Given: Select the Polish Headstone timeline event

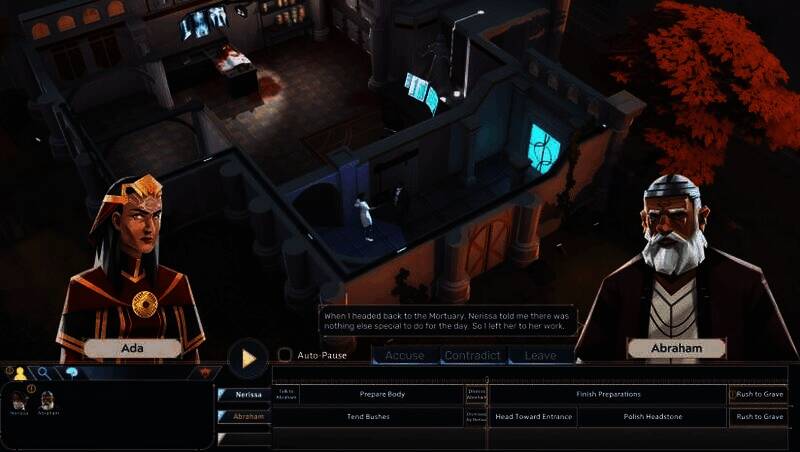Looking at the screenshot, I should click(651, 416).
